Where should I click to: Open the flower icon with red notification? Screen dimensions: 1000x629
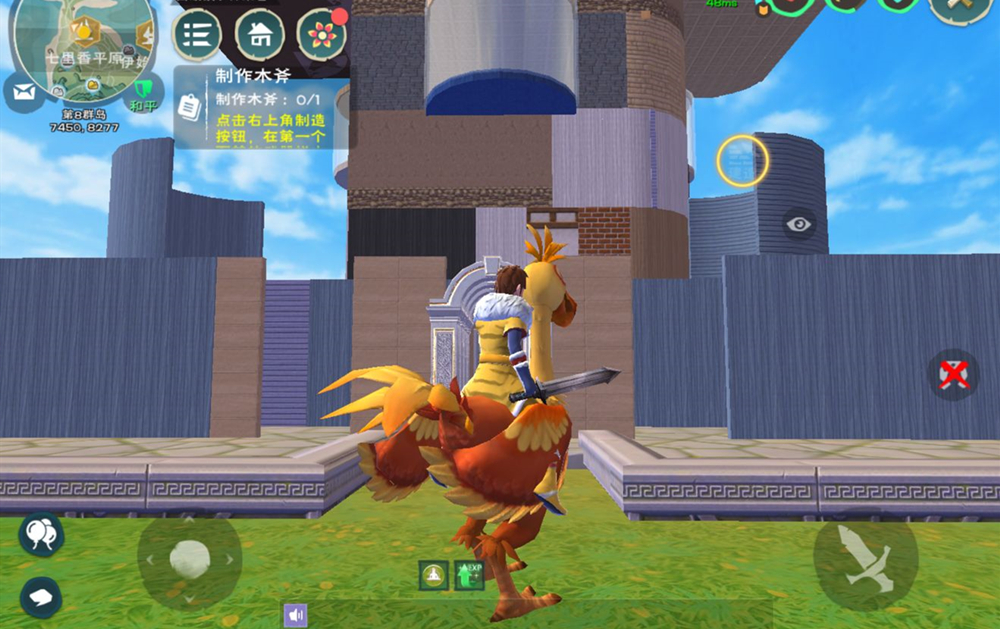[x=322, y=35]
